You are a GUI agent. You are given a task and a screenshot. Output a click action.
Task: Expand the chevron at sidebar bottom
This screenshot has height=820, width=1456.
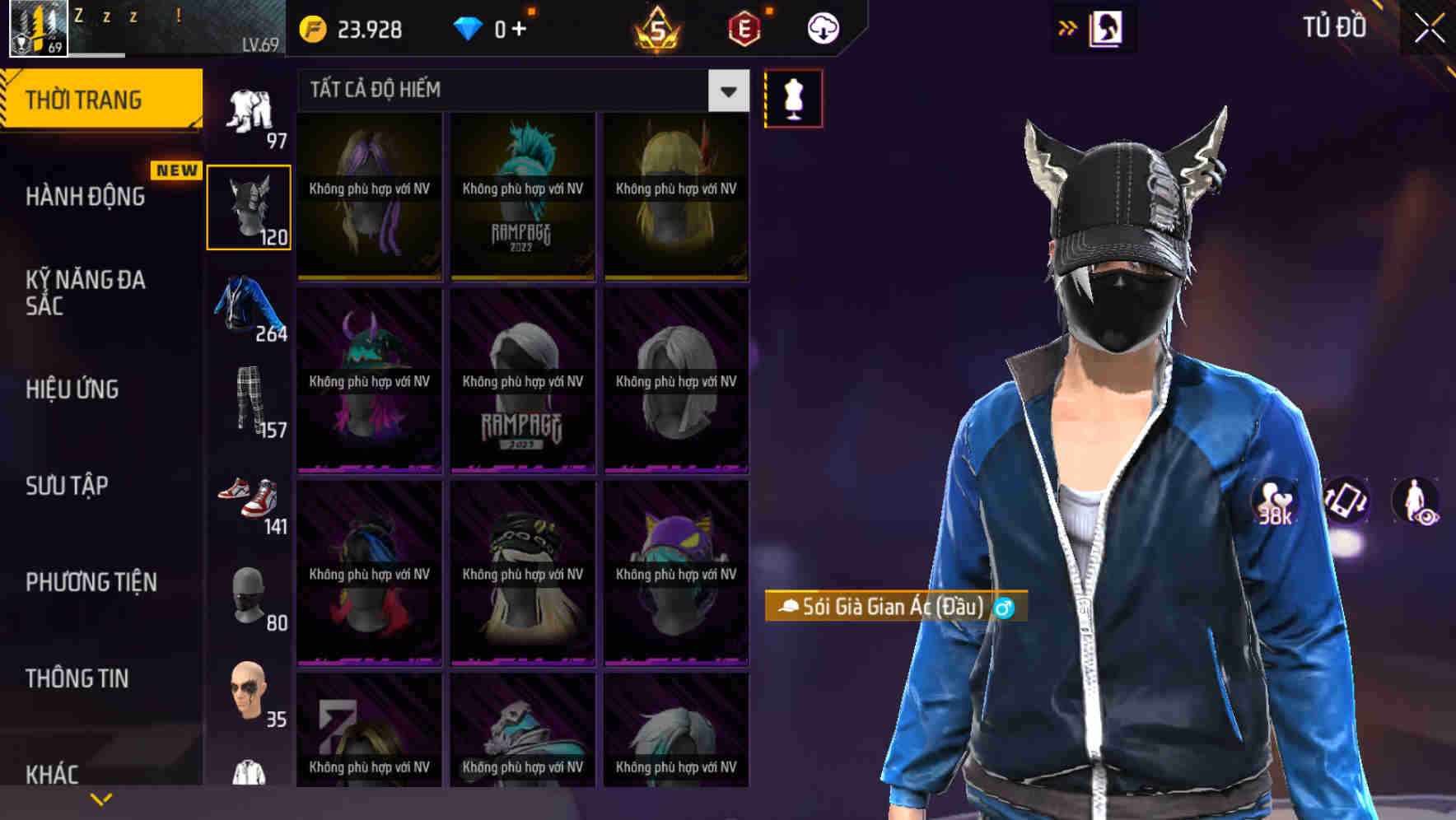click(99, 797)
